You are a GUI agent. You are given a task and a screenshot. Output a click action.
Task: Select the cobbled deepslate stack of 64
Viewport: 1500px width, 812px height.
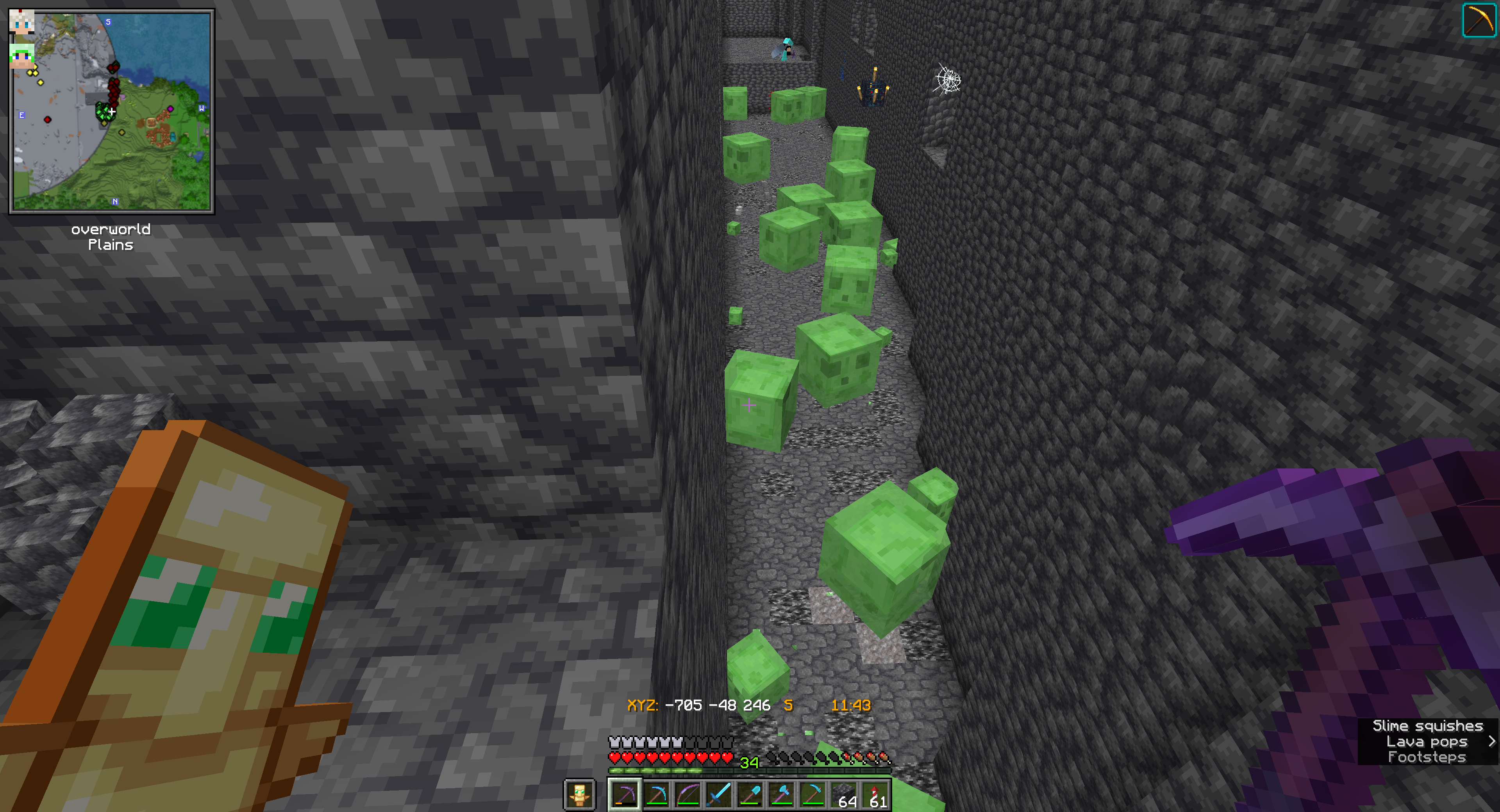844,794
